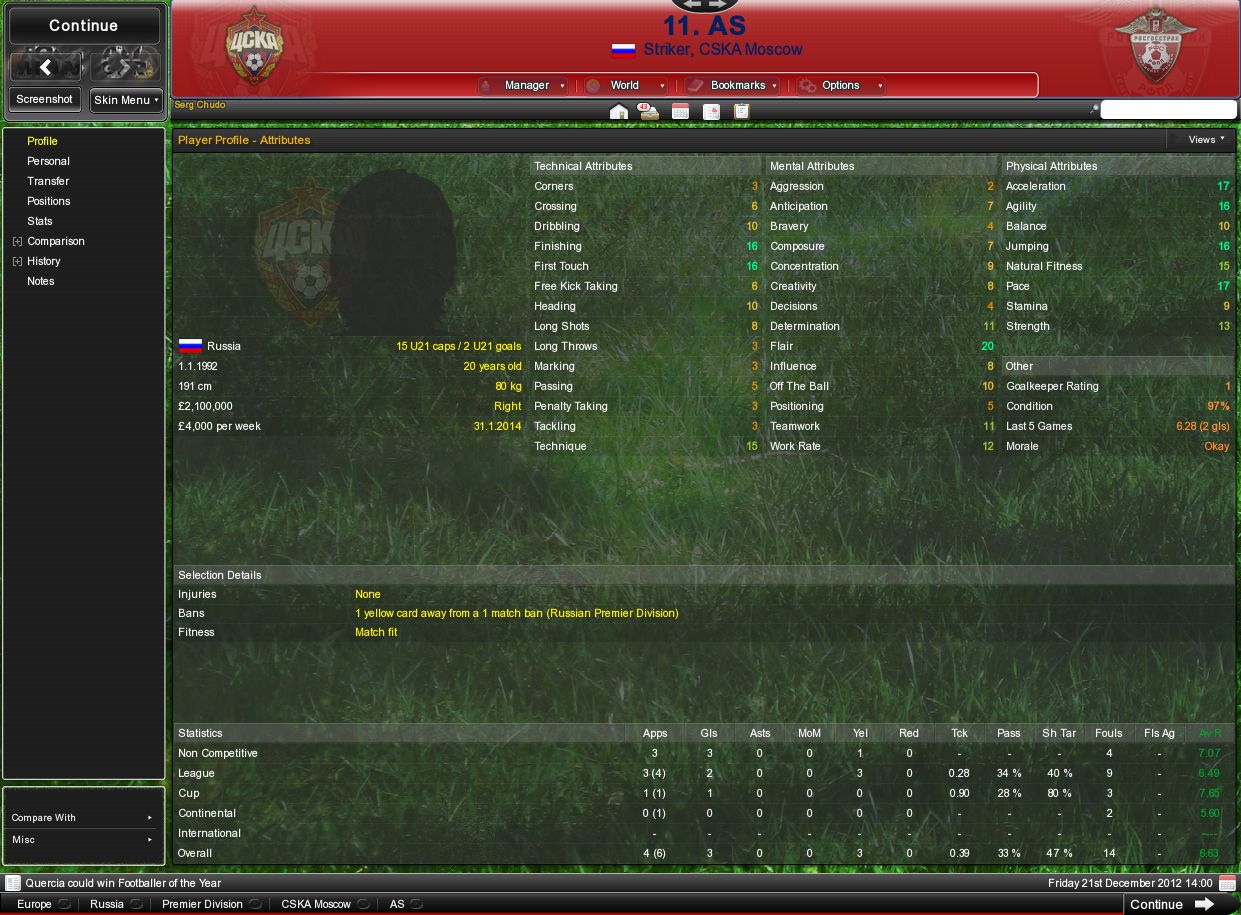Screen dimensions: 1241x915
Task: Show the Positions page
Action: 48,201
